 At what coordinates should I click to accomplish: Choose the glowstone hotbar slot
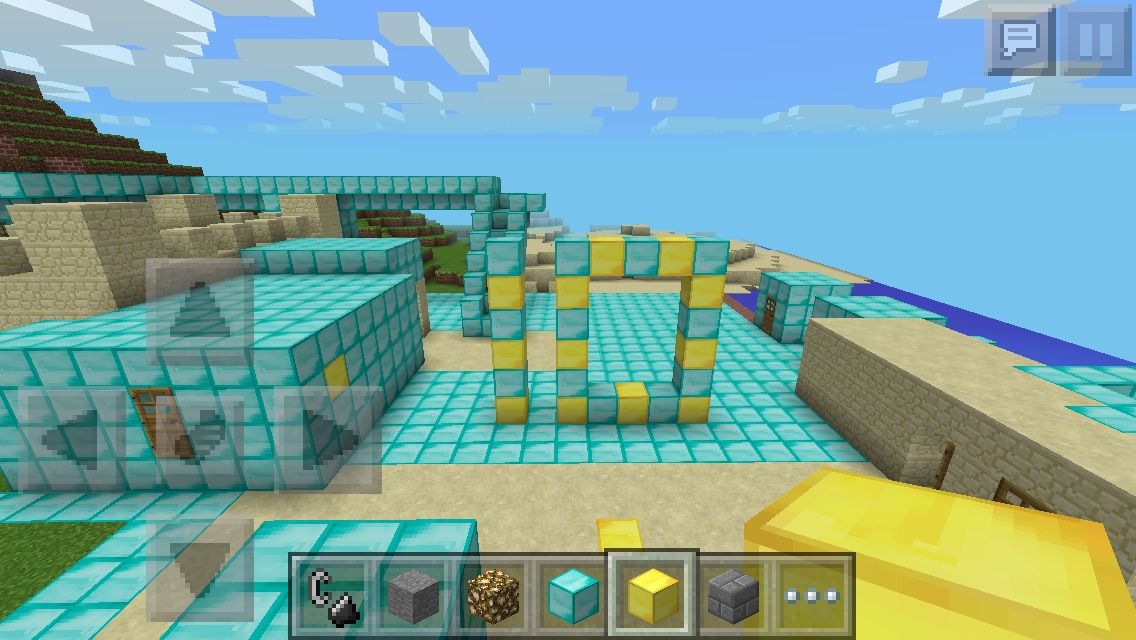493,594
